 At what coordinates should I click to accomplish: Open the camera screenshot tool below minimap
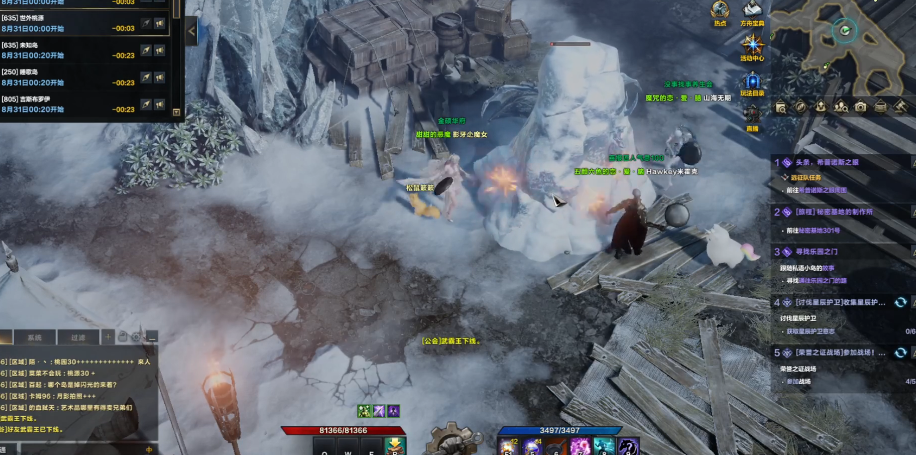click(860, 106)
